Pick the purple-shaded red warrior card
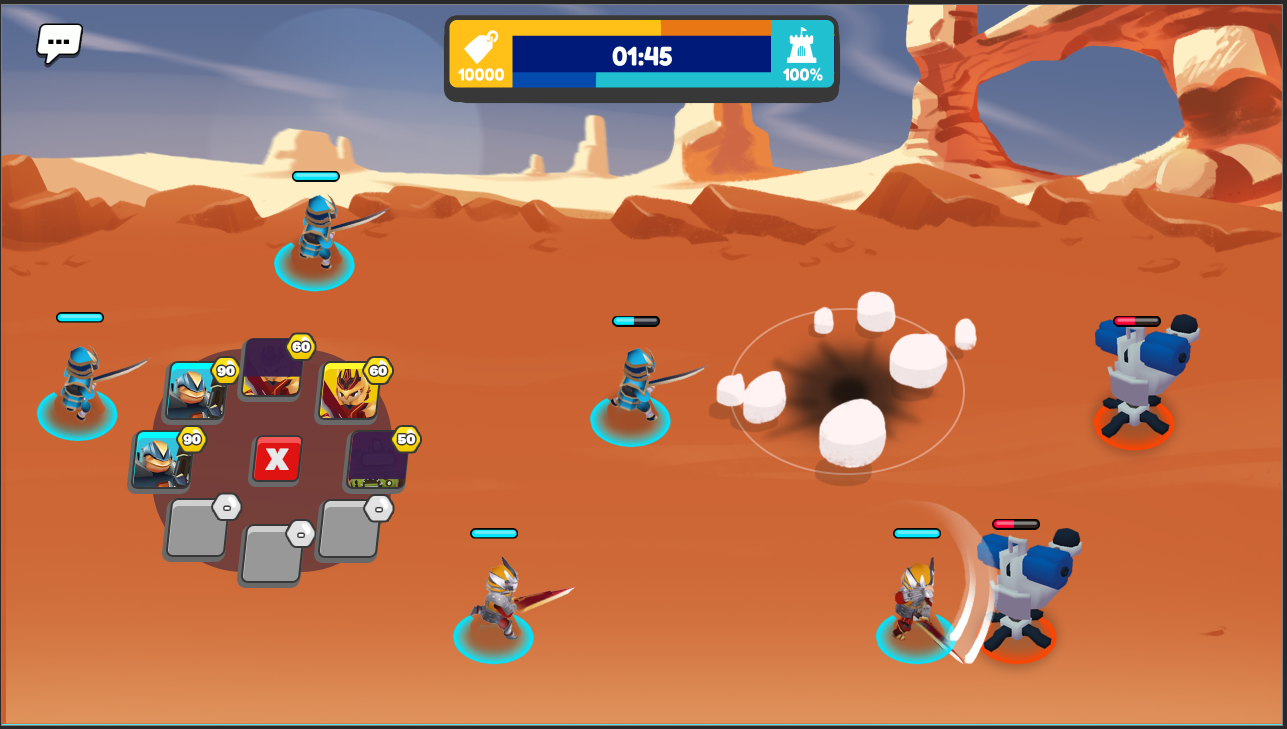 point(271,368)
